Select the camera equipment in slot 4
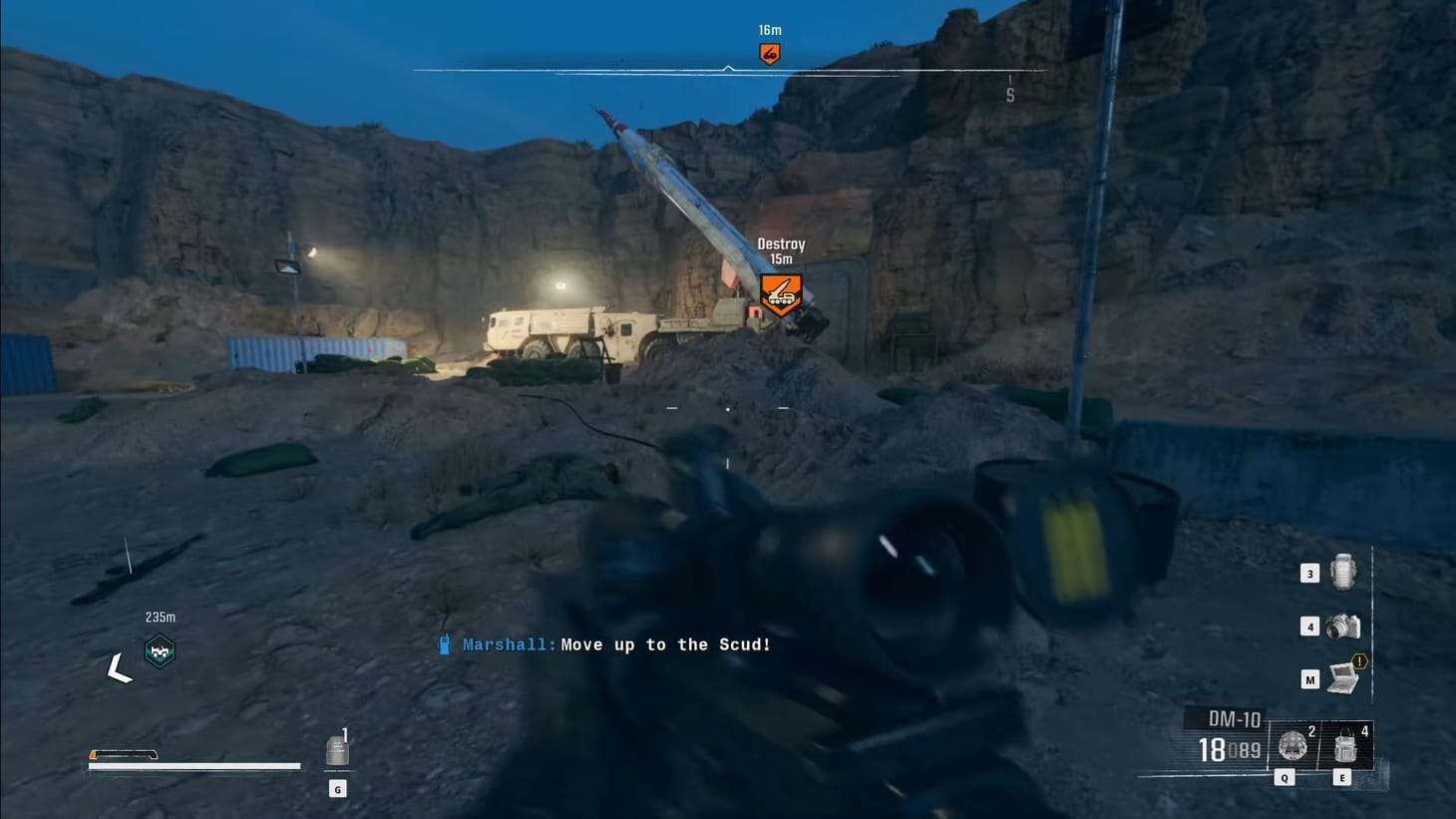 coord(1341,626)
